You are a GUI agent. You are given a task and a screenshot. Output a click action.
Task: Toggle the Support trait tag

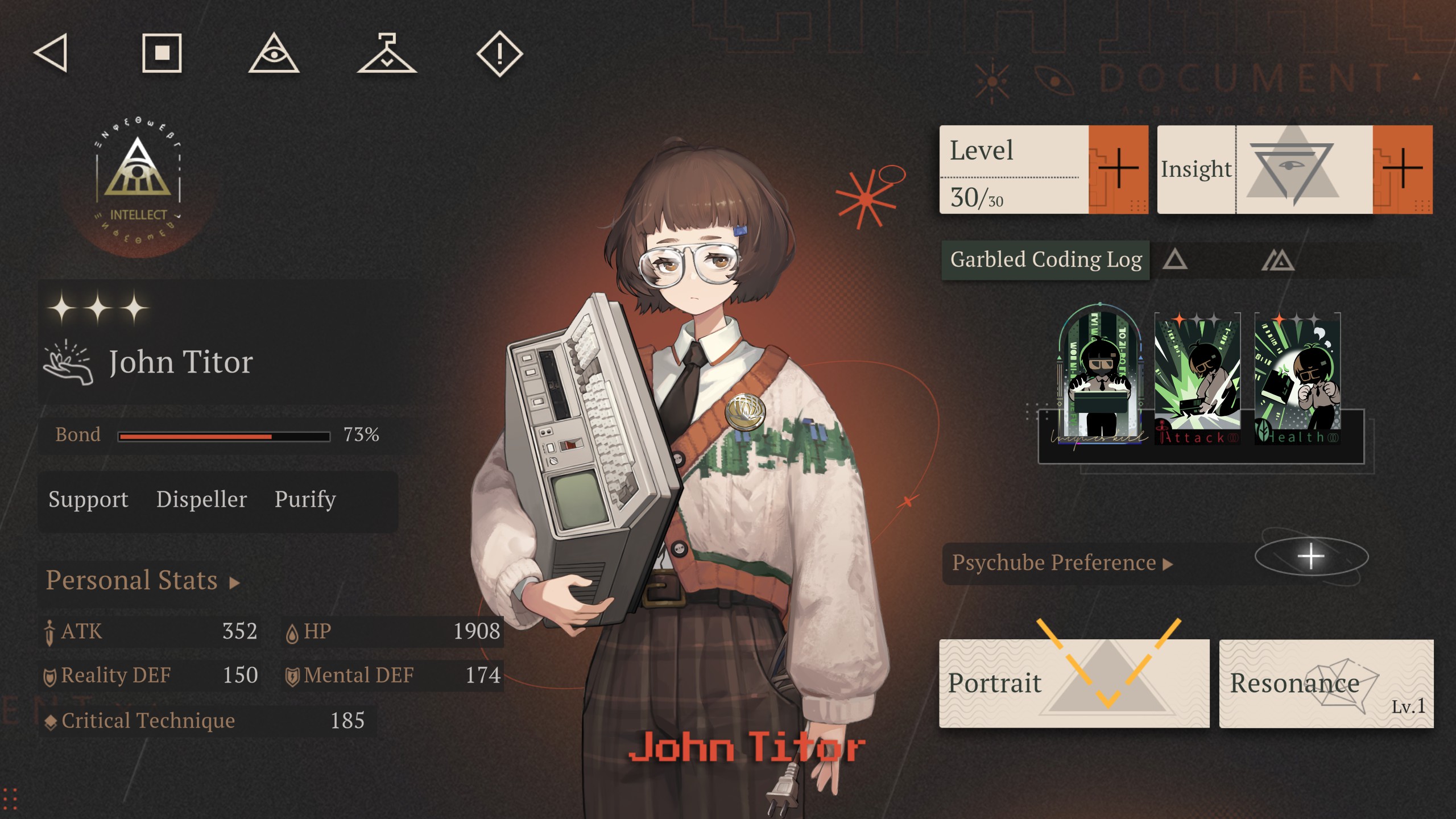tap(88, 500)
